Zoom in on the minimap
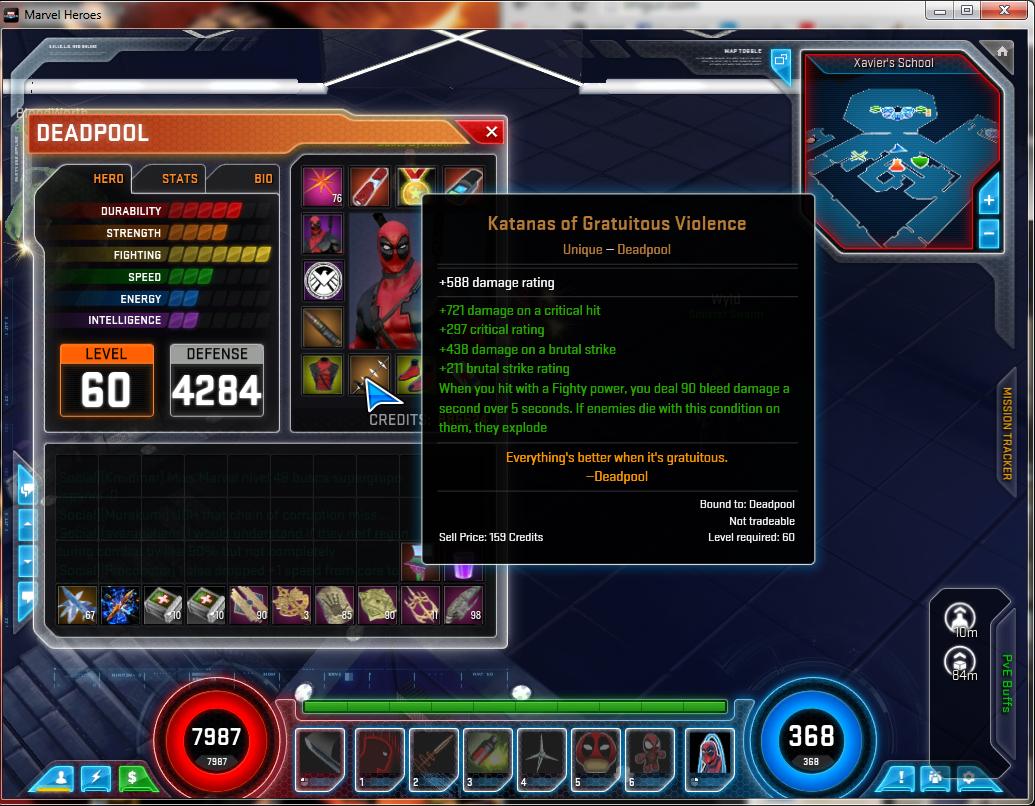 [x=988, y=201]
